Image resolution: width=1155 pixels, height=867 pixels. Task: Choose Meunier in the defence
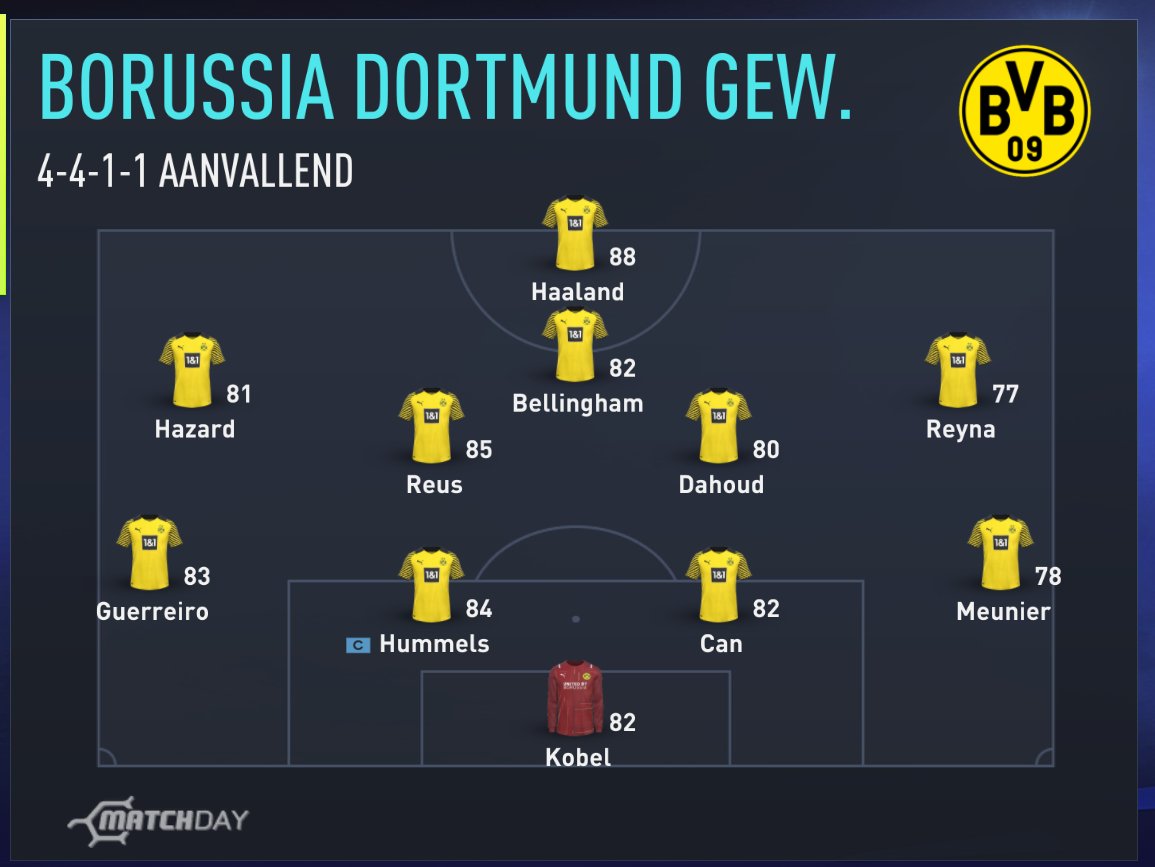1000,553
